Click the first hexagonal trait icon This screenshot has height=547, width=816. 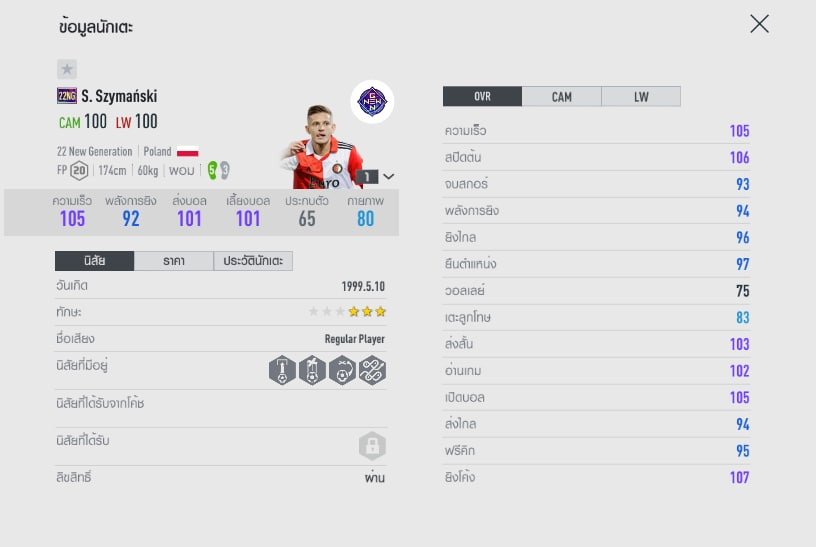coord(283,371)
